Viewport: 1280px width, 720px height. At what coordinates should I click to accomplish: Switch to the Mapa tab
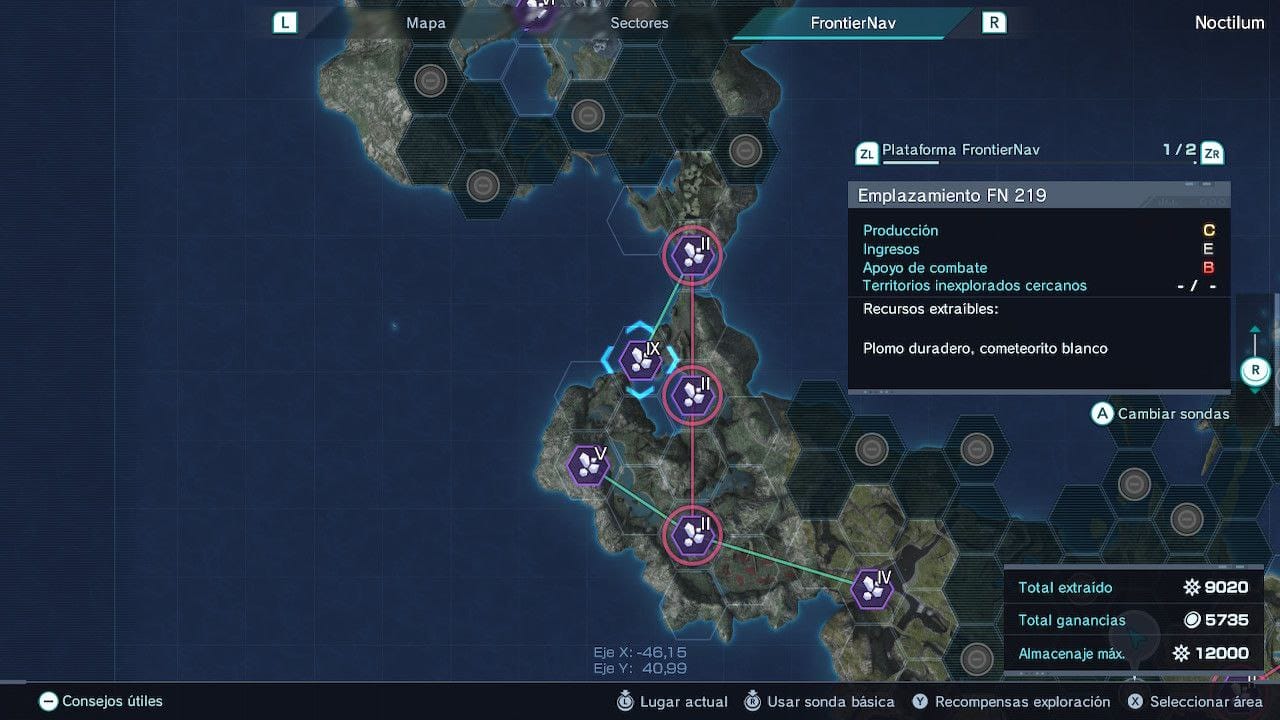coord(427,22)
